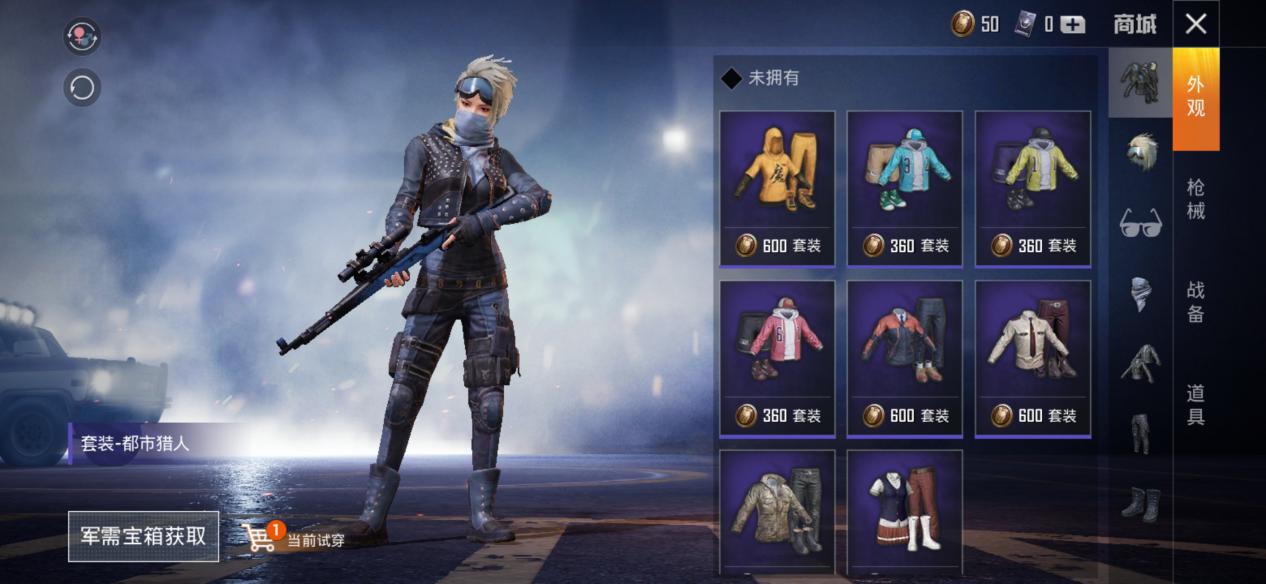Select the yellow hoodie outfit set
1266x584 pixels.
tap(777, 188)
